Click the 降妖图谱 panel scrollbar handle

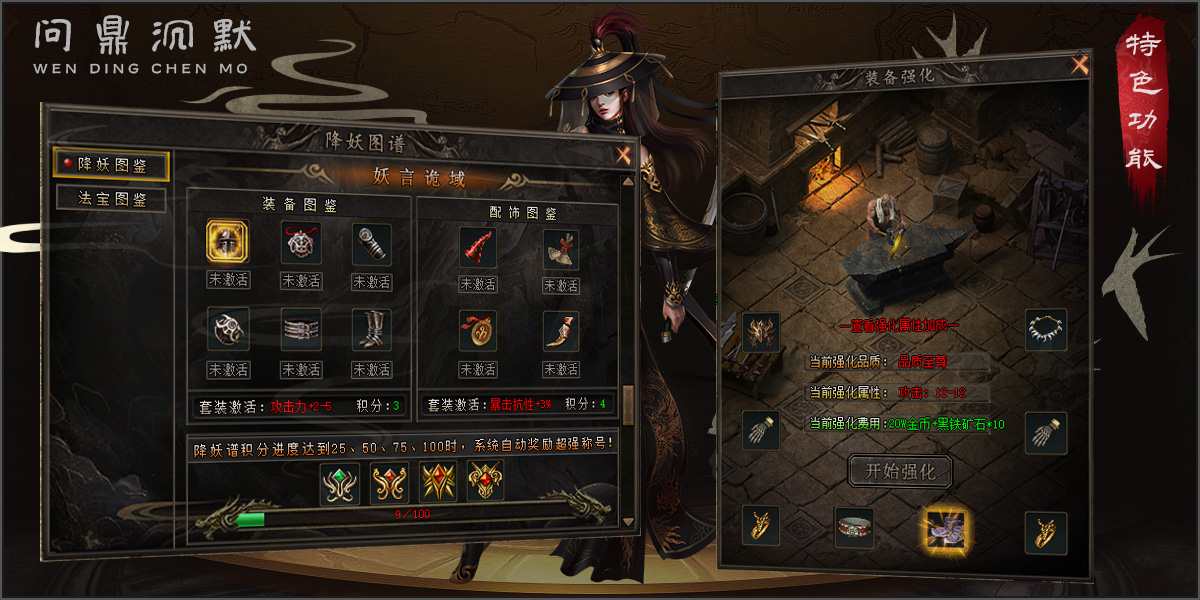[x=628, y=405]
